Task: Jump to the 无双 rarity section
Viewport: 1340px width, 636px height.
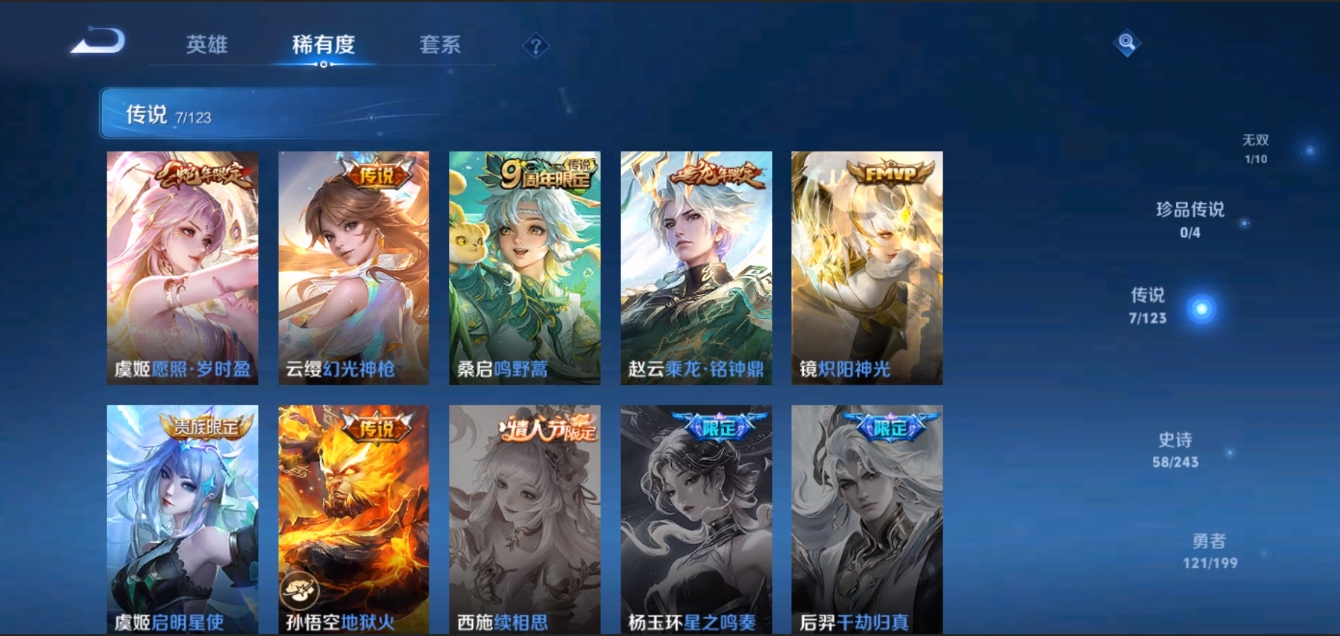Action: (x=1256, y=148)
